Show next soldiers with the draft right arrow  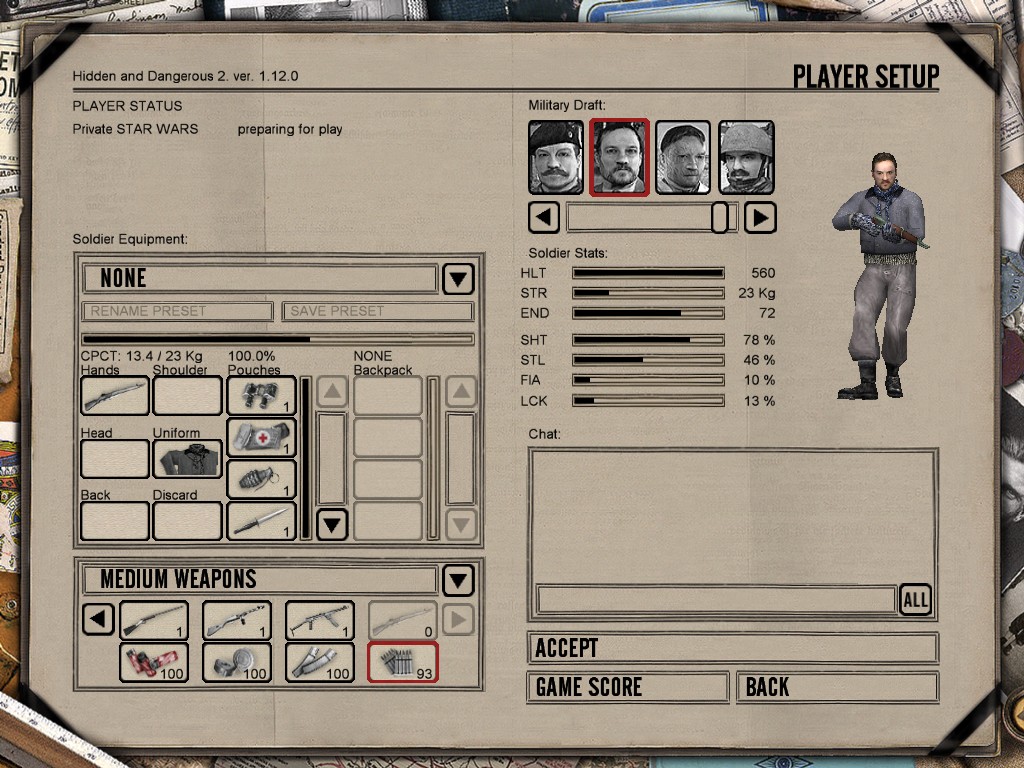760,217
